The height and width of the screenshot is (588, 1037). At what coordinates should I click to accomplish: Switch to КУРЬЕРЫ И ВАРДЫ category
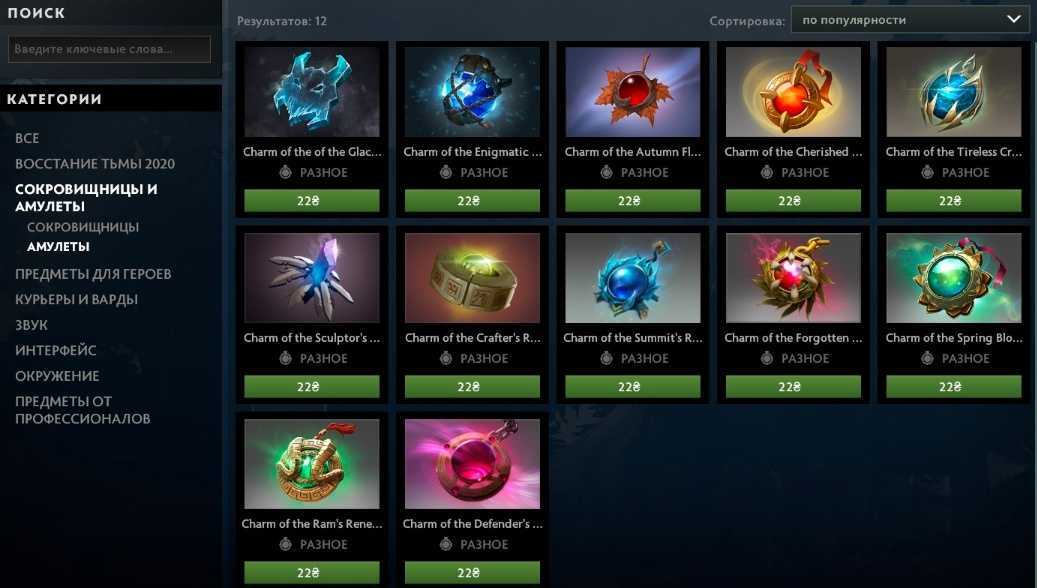point(76,299)
